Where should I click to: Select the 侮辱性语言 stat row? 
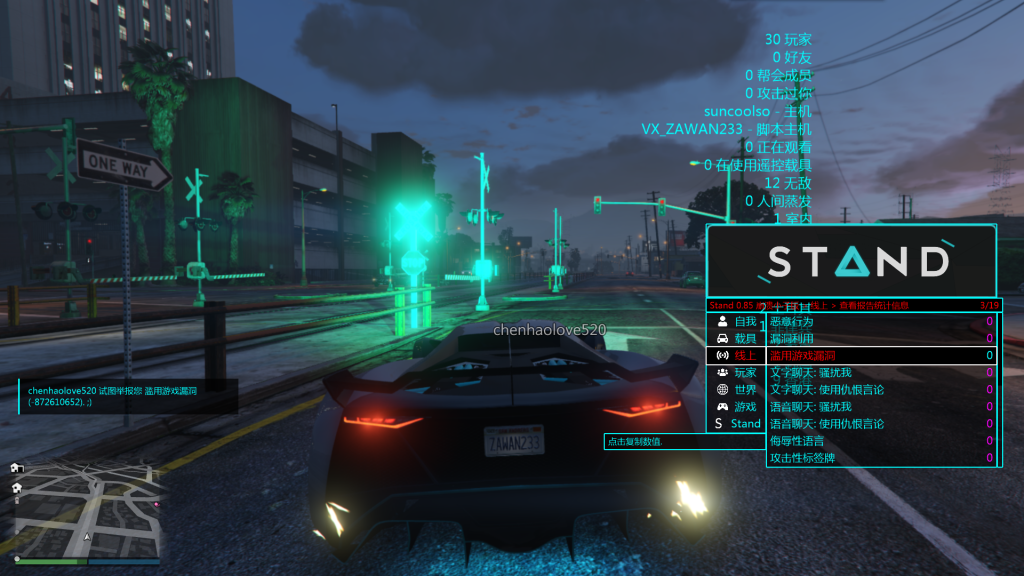coord(881,441)
